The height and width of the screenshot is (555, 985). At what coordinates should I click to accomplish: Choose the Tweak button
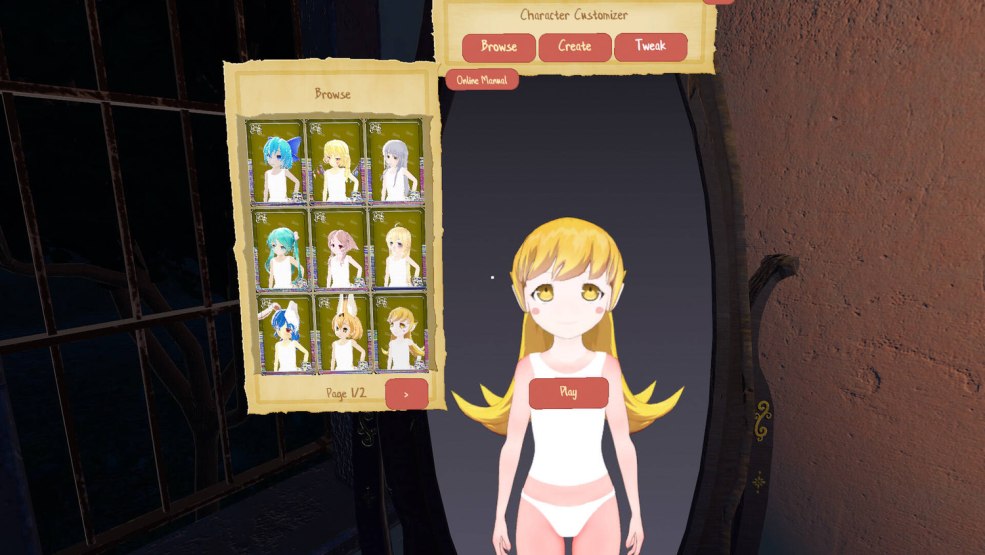pyautogui.click(x=650, y=47)
